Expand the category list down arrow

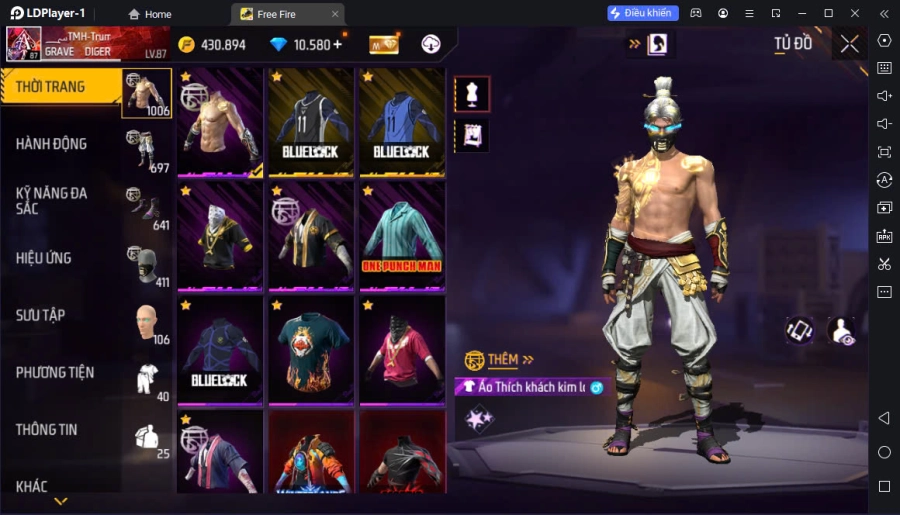pos(61,501)
